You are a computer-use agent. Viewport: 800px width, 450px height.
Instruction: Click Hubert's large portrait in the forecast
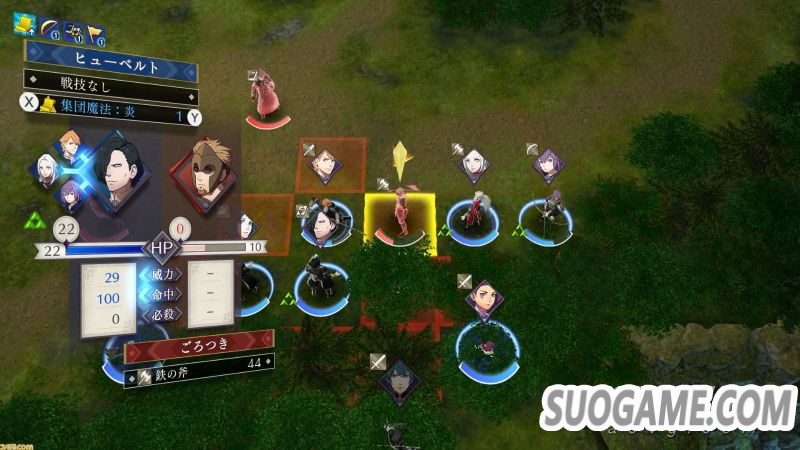(x=118, y=177)
